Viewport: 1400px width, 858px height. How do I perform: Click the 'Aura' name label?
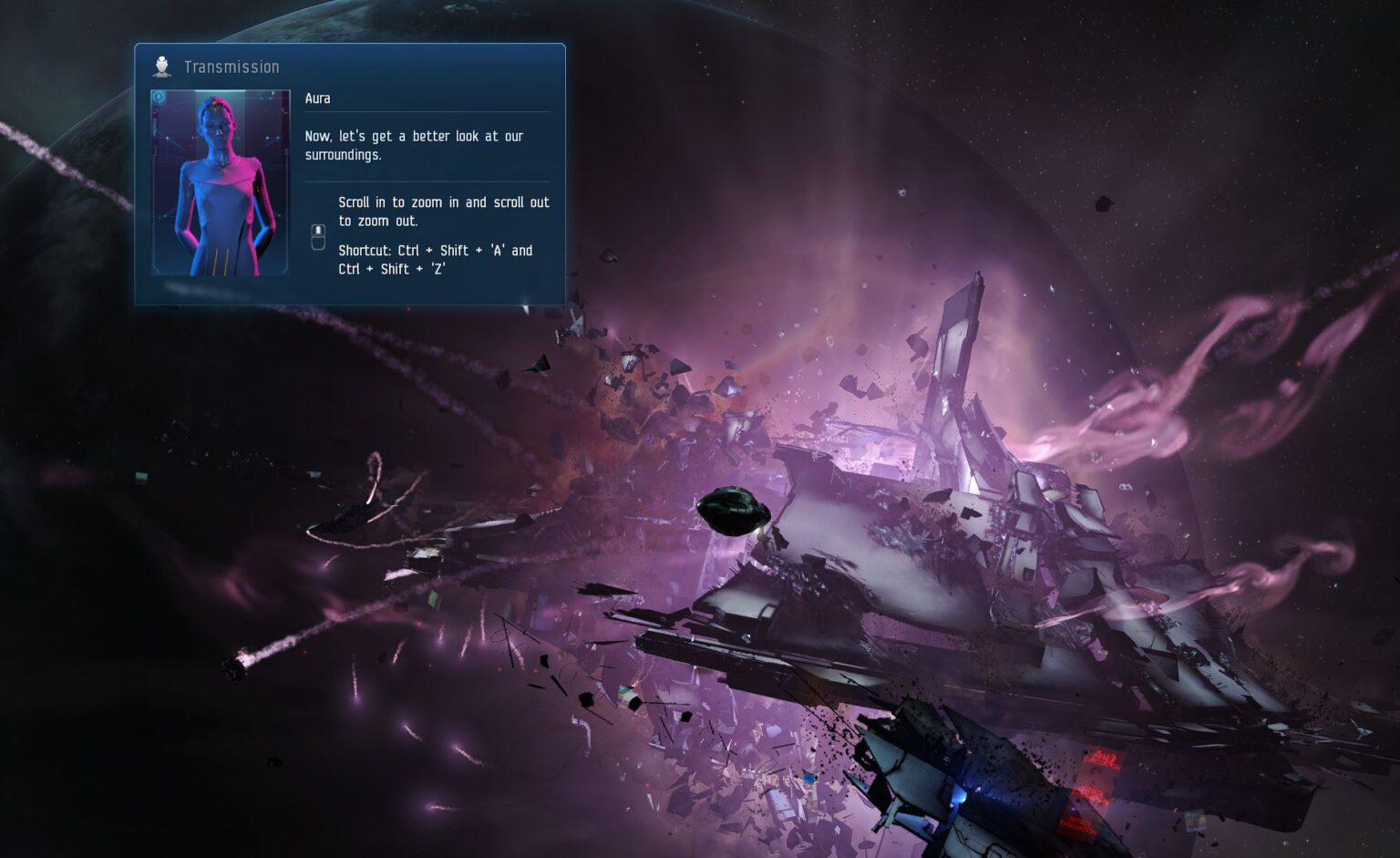317,98
